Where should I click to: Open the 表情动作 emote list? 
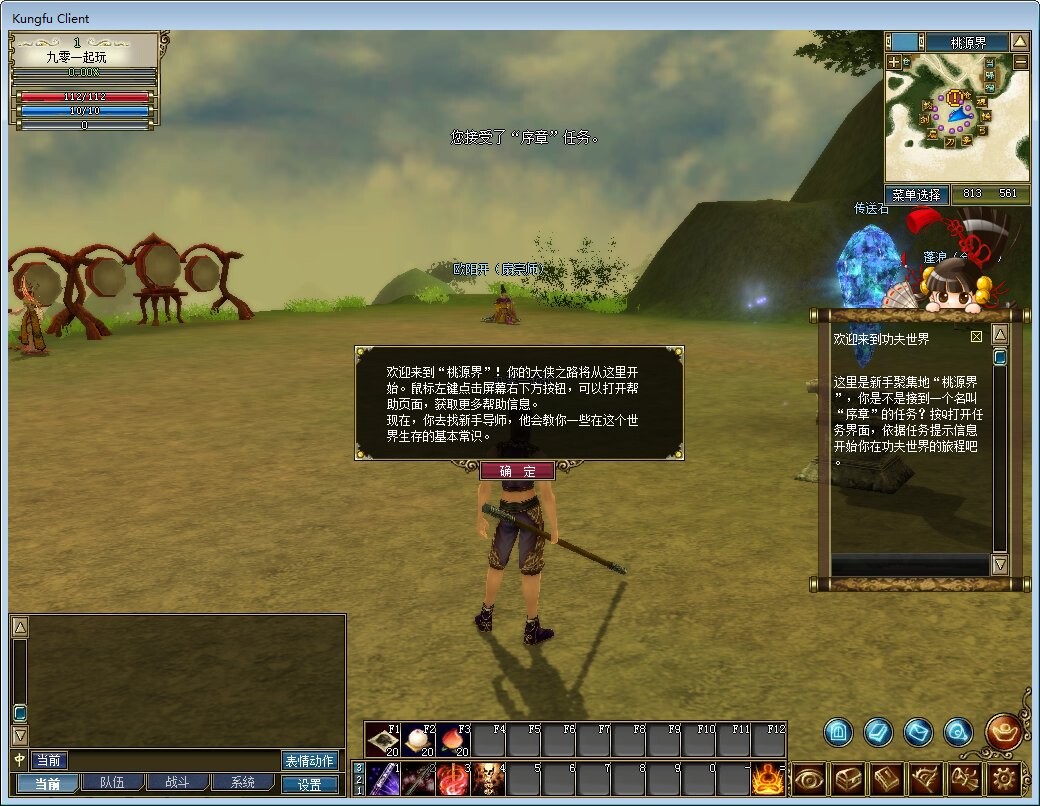(310, 761)
